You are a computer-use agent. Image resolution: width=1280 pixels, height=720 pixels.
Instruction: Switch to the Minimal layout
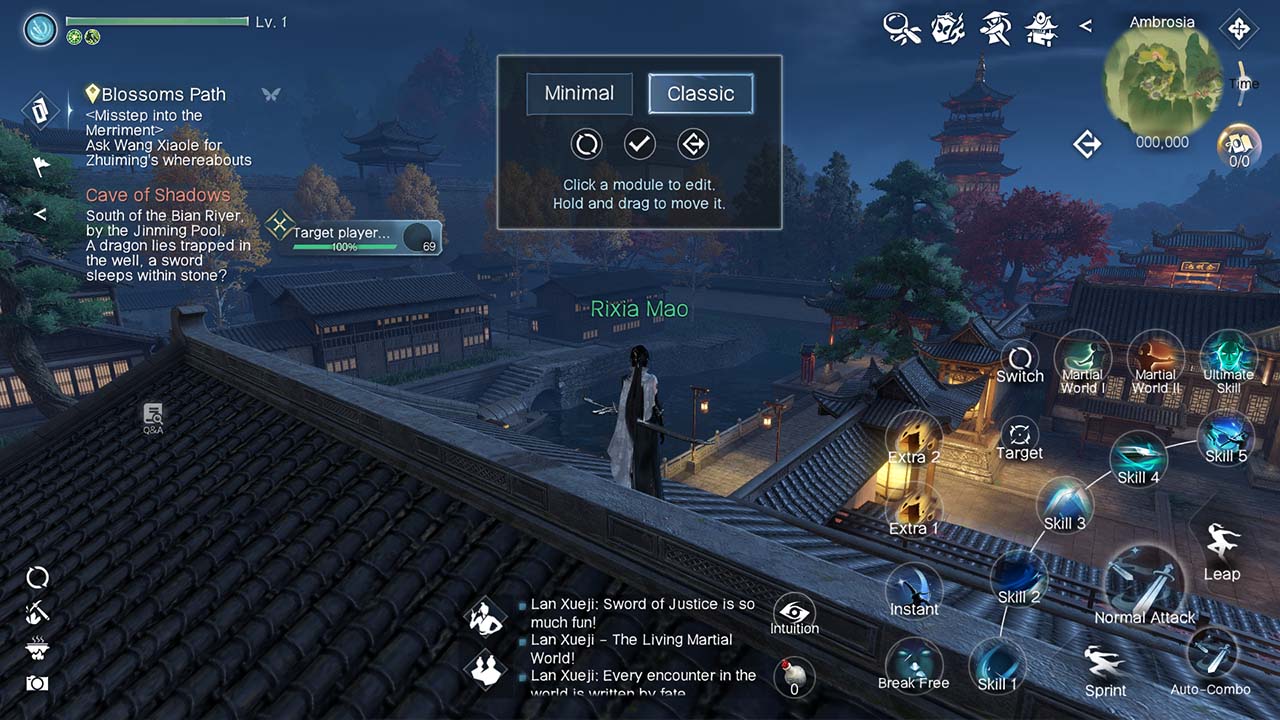point(579,94)
